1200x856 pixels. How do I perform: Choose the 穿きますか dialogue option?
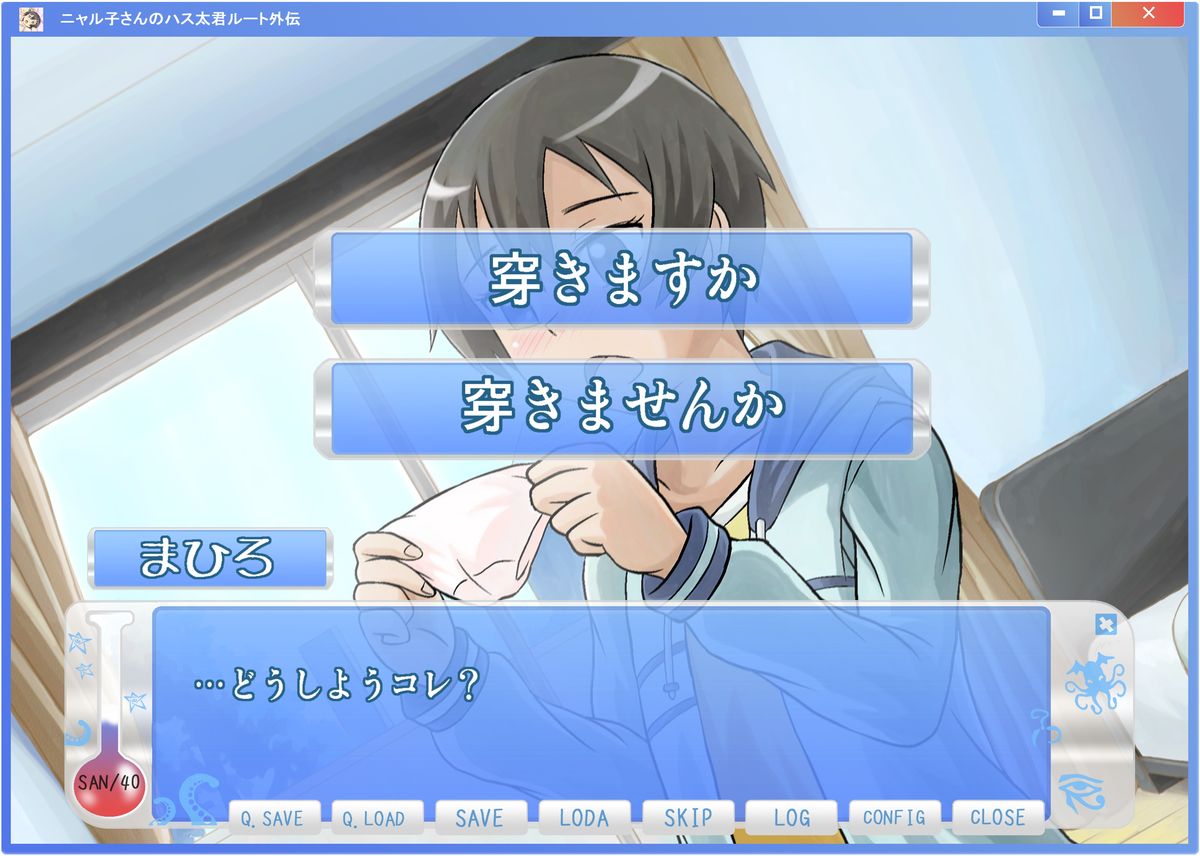[622, 279]
